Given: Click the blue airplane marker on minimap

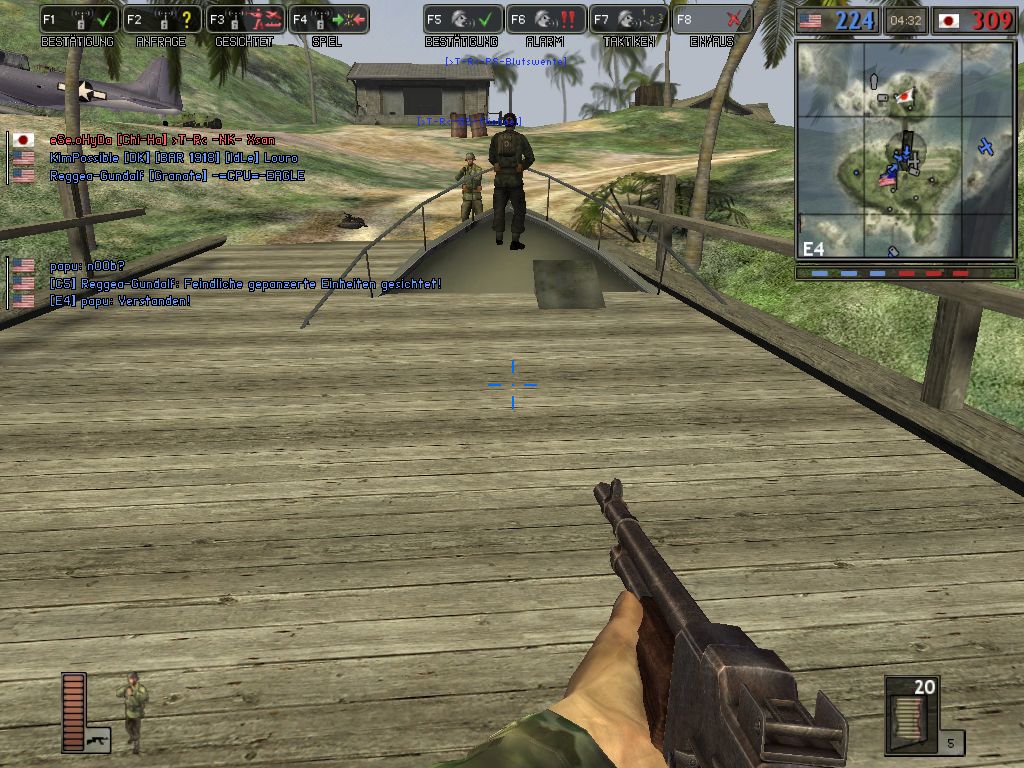Looking at the screenshot, I should click(986, 148).
